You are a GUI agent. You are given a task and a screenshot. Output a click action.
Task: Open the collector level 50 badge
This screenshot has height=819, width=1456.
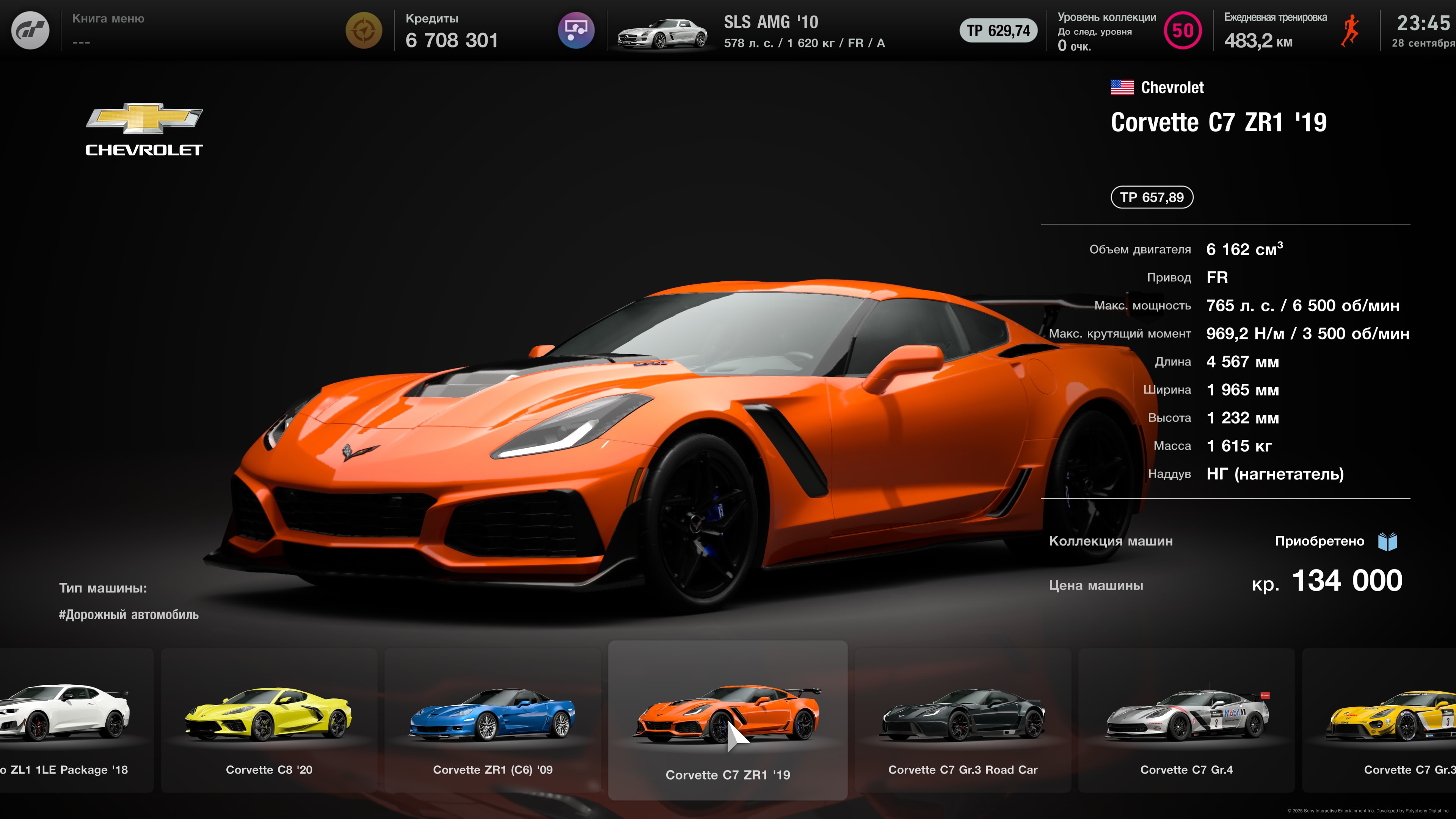1183,30
